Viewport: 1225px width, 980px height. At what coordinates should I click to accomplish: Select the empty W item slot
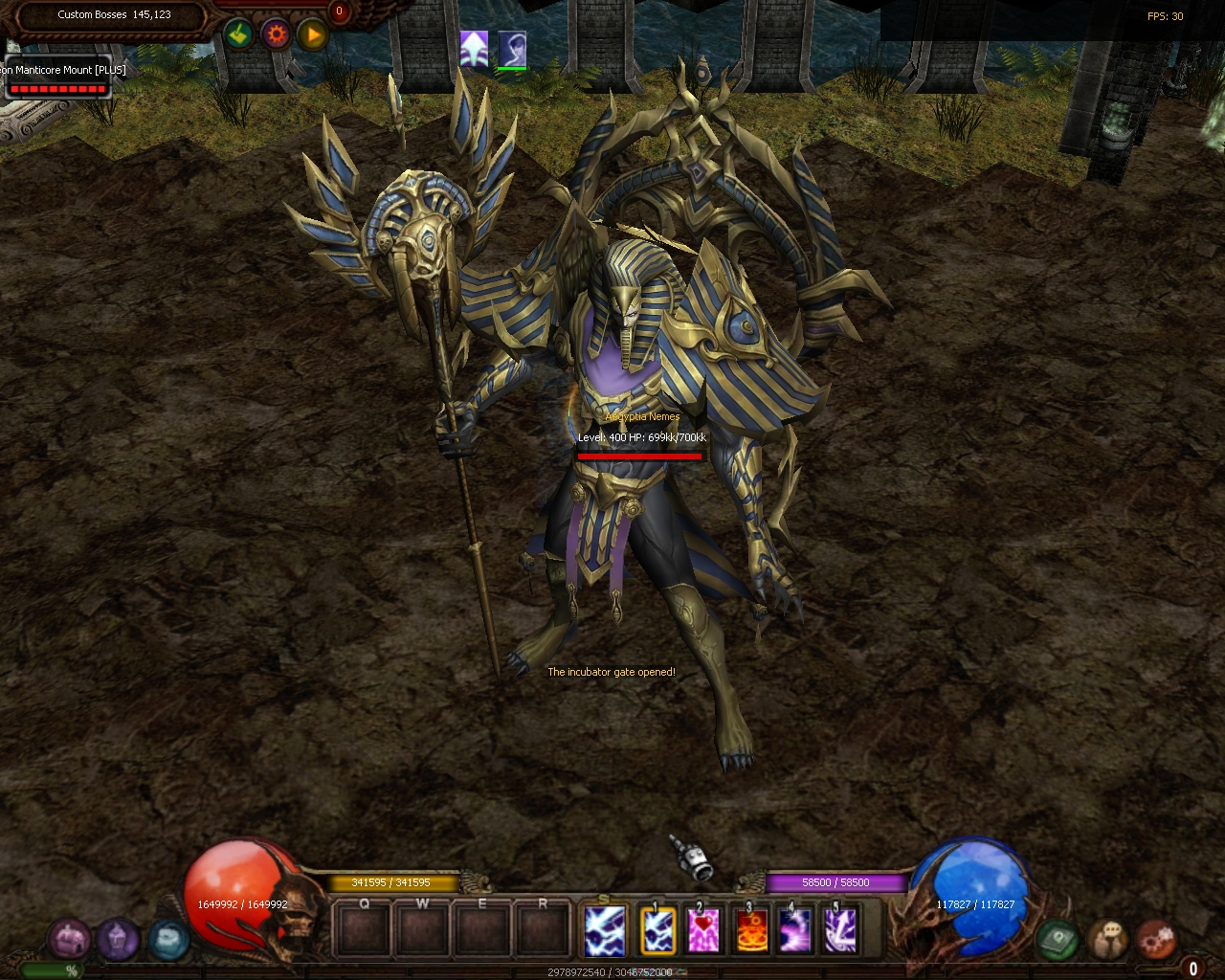(423, 929)
